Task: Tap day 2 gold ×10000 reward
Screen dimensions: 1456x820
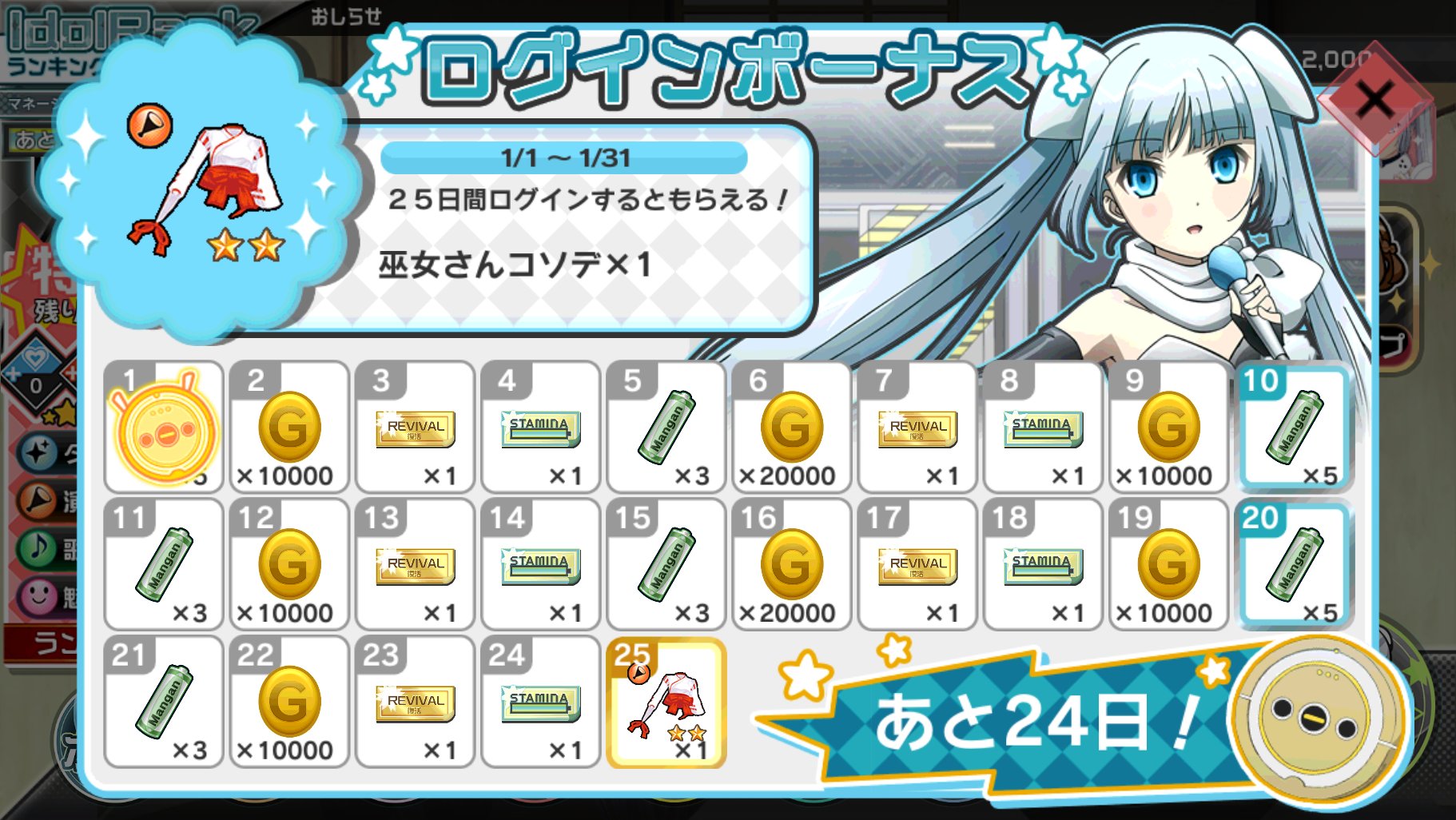Action: pyautogui.click(x=289, y=427)
